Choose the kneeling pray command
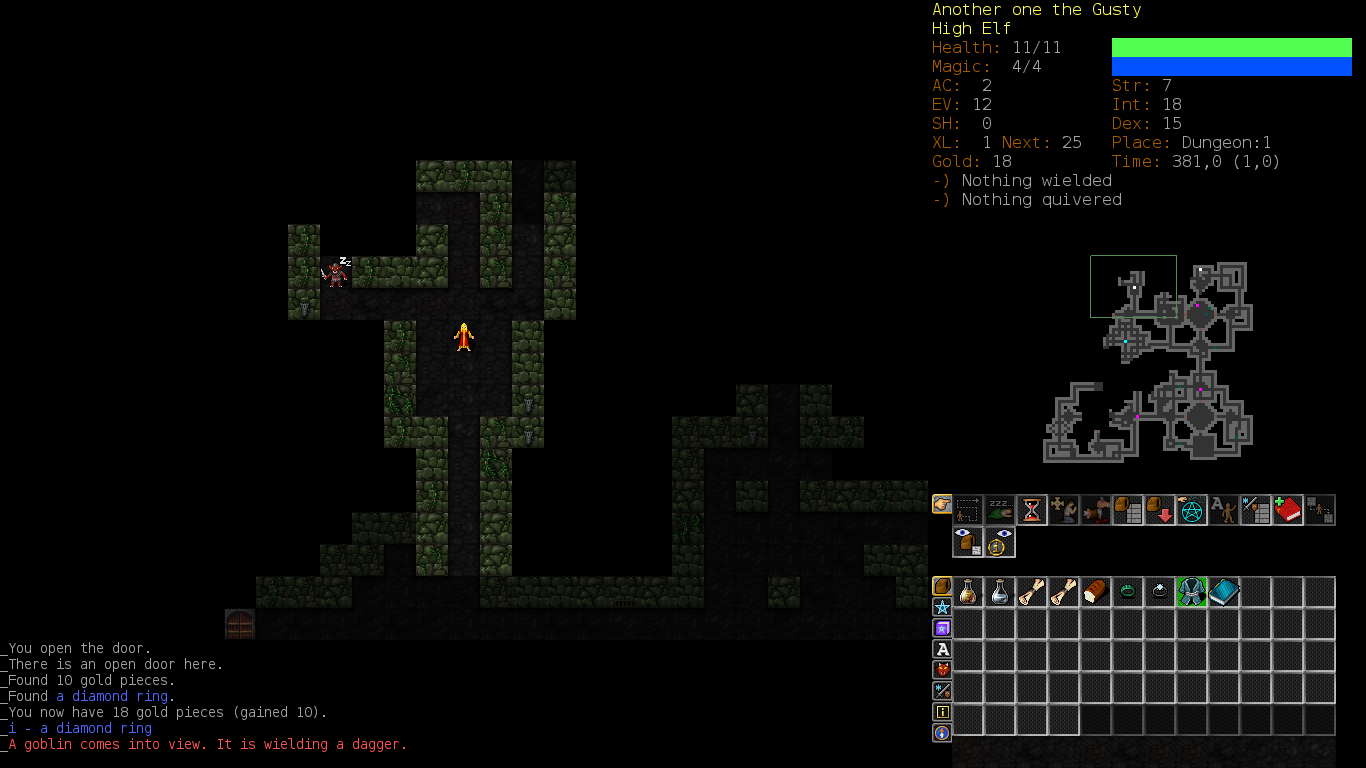 [1064, 510]
